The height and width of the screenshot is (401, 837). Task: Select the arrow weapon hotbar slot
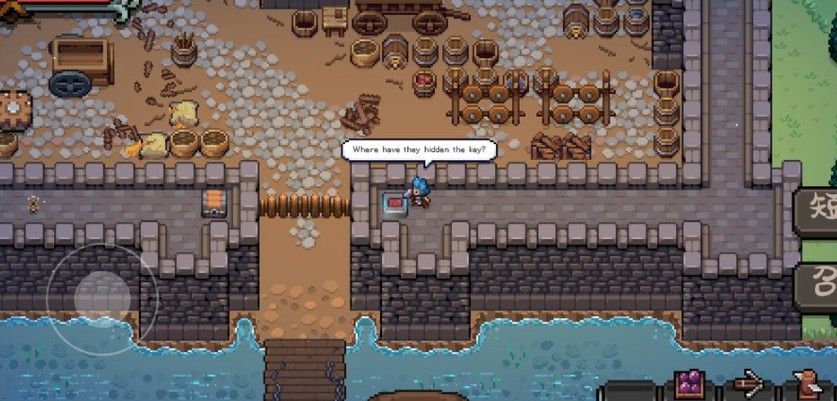coord(747,385)
